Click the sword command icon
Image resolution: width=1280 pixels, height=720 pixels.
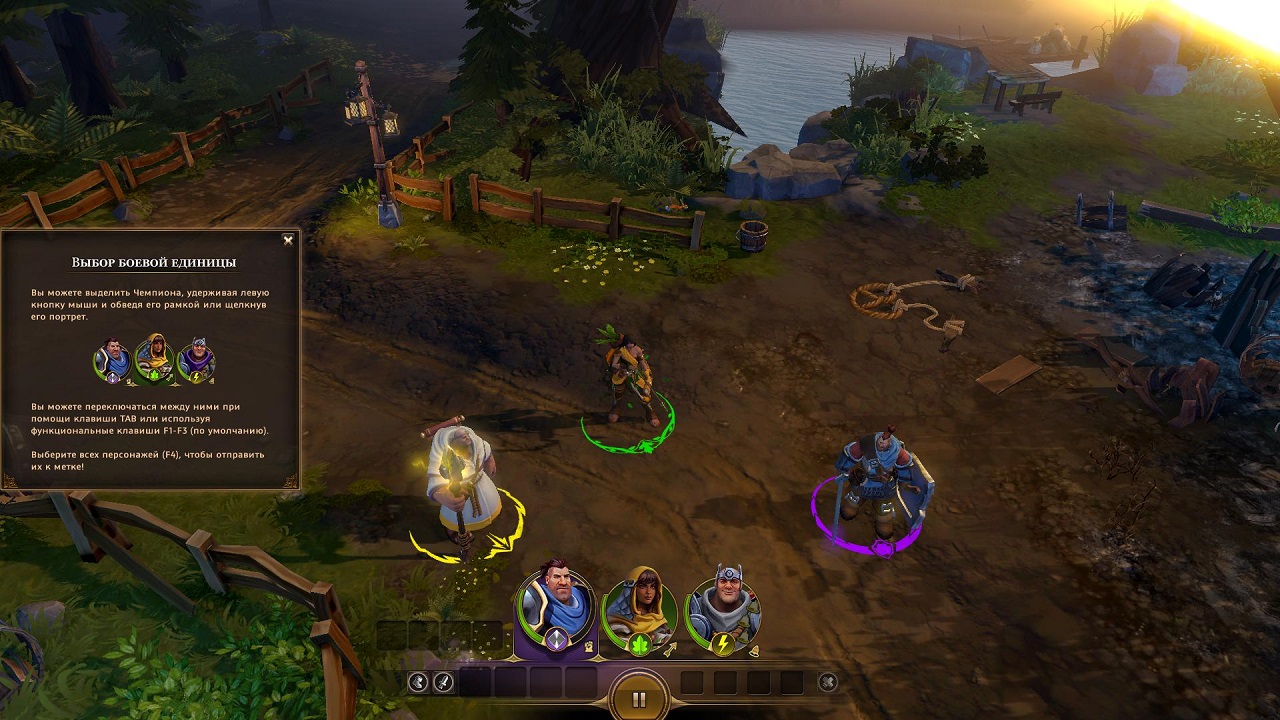tap(443, 682)
